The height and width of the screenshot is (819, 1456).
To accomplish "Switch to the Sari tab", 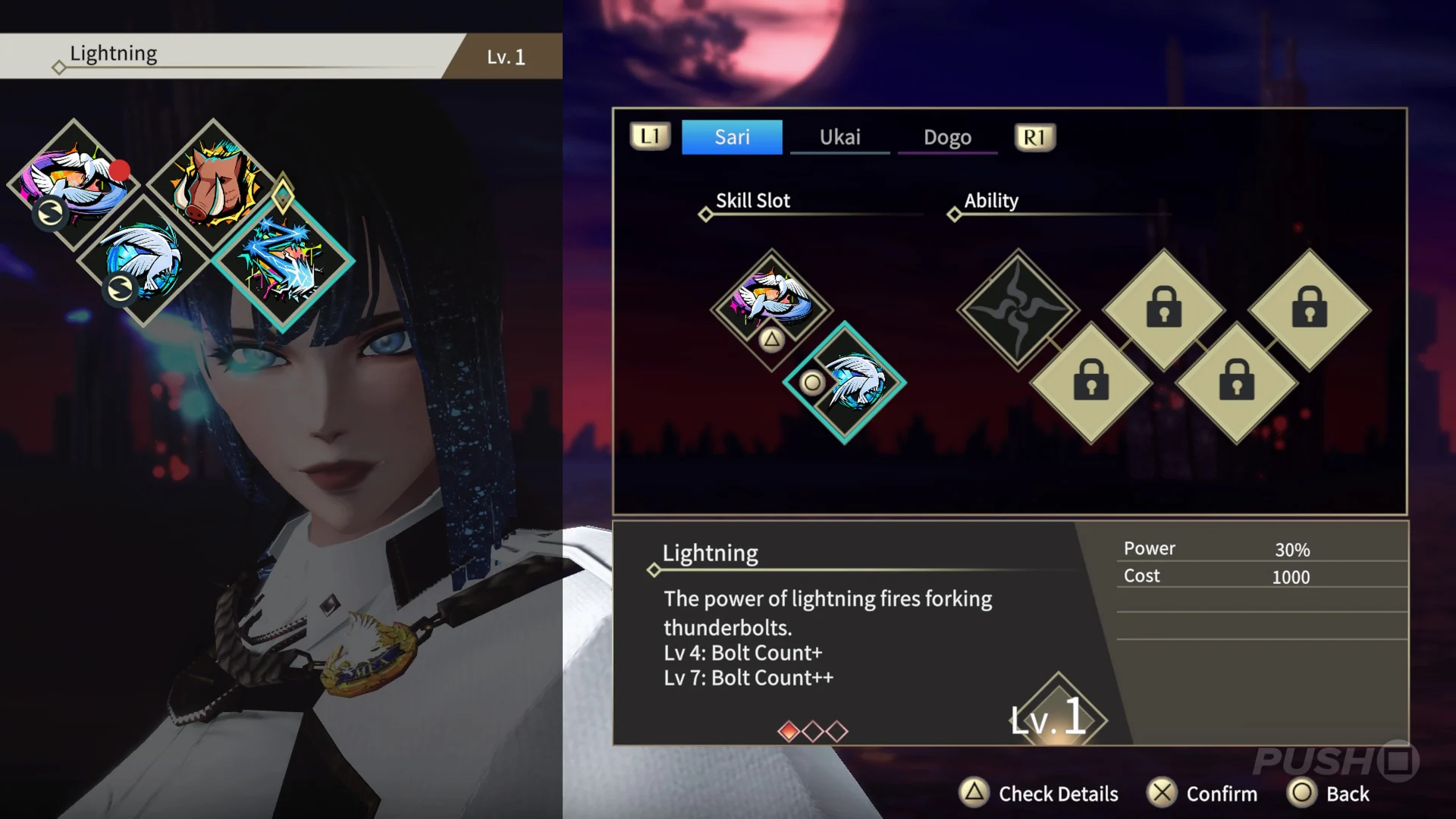I will (732, 137).
